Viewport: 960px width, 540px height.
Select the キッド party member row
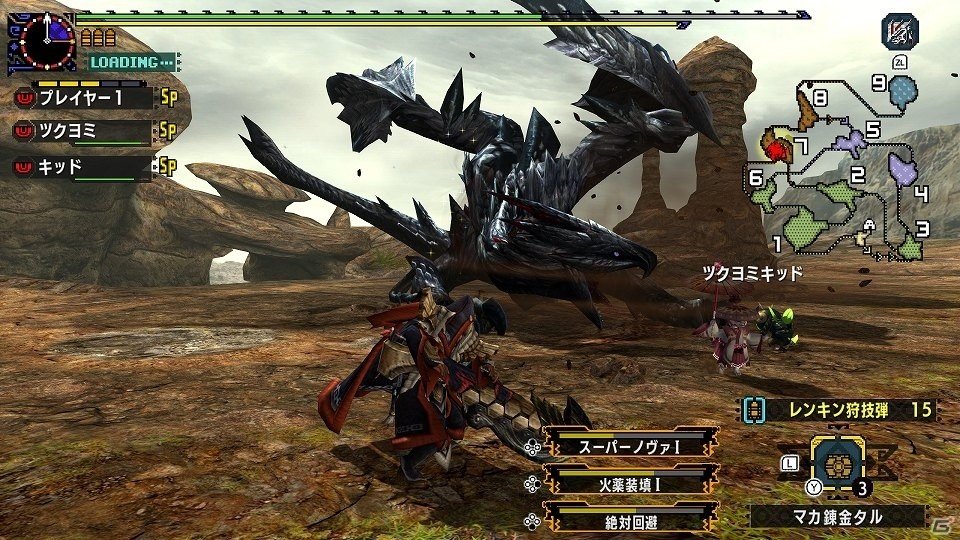pyautogui.click(x=92, y=166)
